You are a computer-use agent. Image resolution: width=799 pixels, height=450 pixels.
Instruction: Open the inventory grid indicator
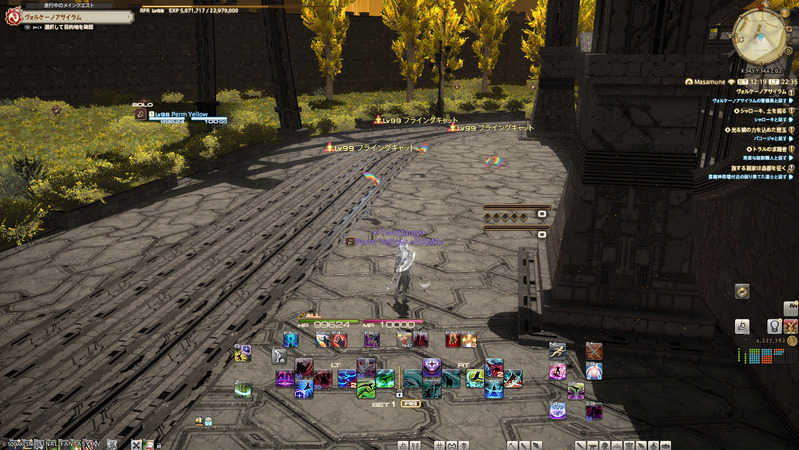point(767,356)
